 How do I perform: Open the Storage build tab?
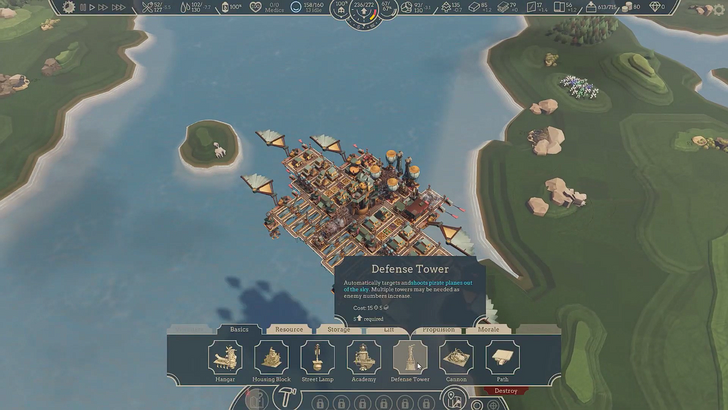click(338, 329)
